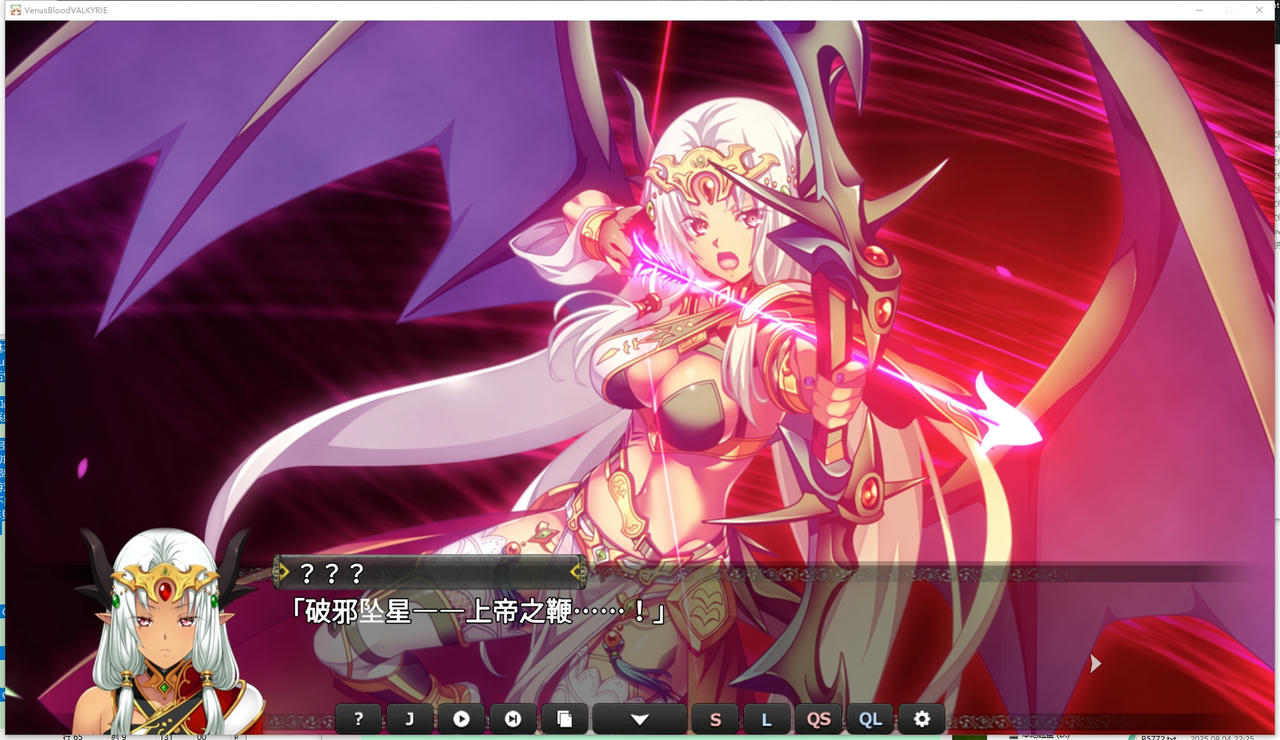Activate skip mode with the fast-forward icon
This screenshot has width=1280, height=740.
(514, 718)
